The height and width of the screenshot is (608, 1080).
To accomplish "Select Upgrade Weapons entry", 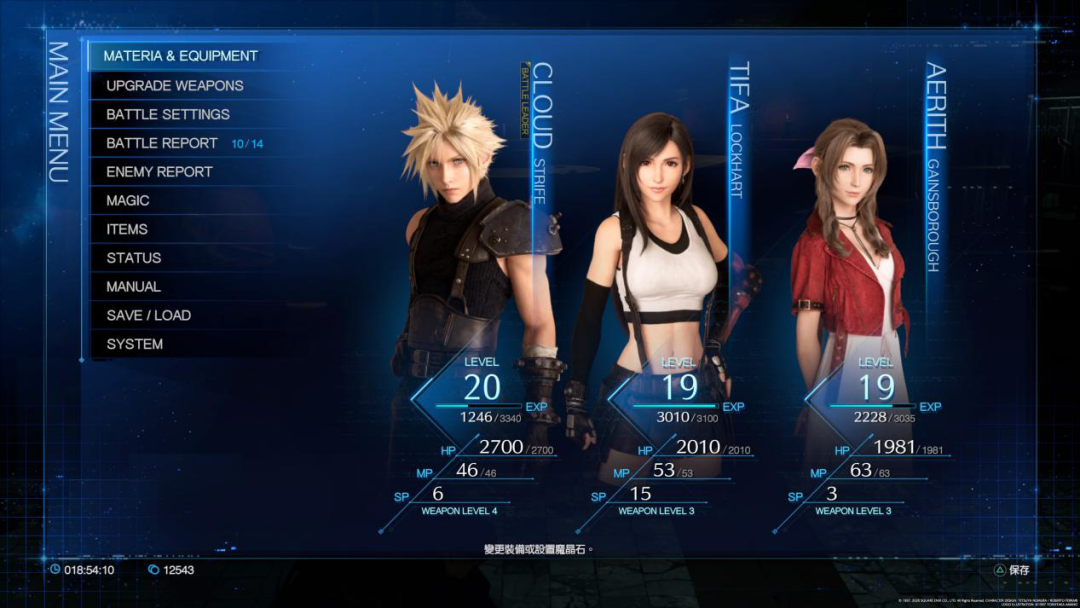I will click(x=175, y=85).
